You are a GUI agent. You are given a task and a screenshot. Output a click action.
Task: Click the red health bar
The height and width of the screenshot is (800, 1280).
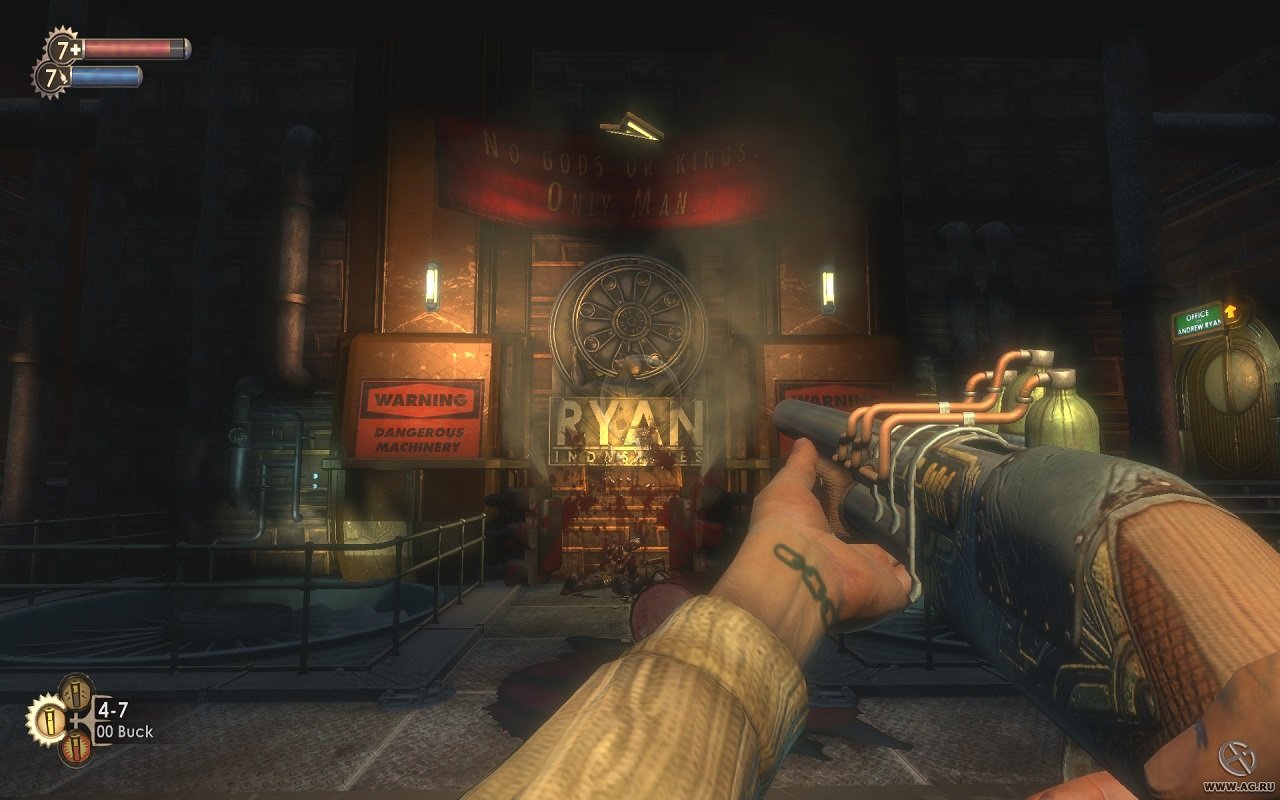tap(135, 47)
